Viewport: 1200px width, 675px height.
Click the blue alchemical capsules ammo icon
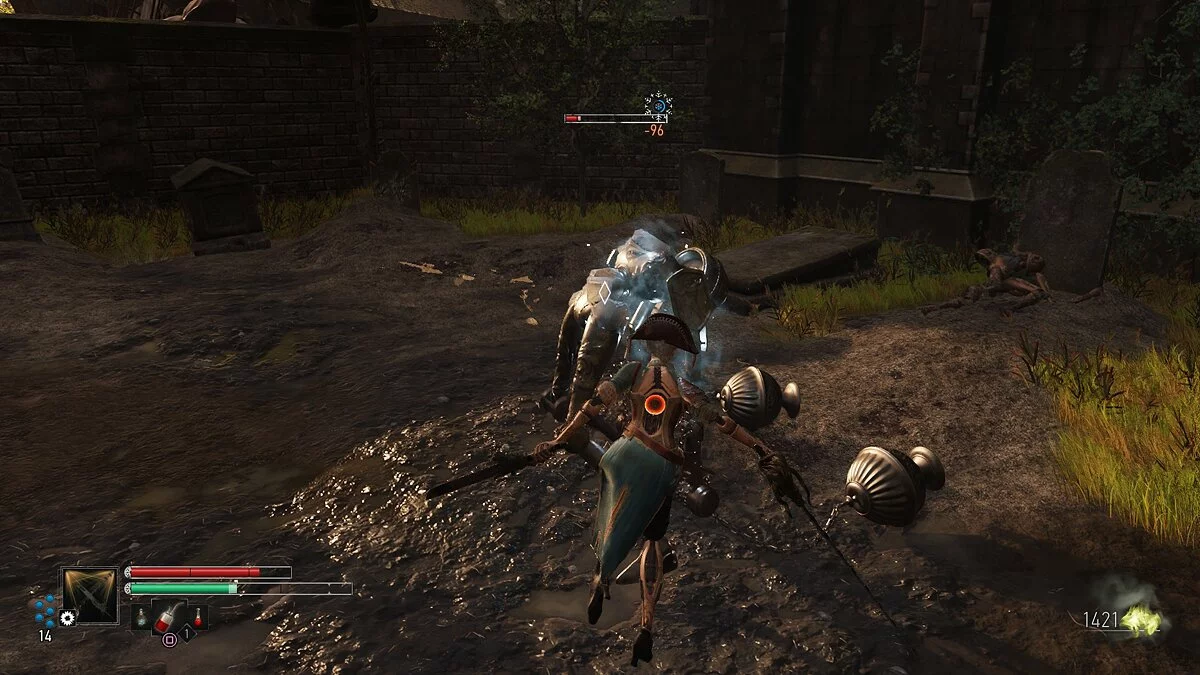tap(43, 610)
